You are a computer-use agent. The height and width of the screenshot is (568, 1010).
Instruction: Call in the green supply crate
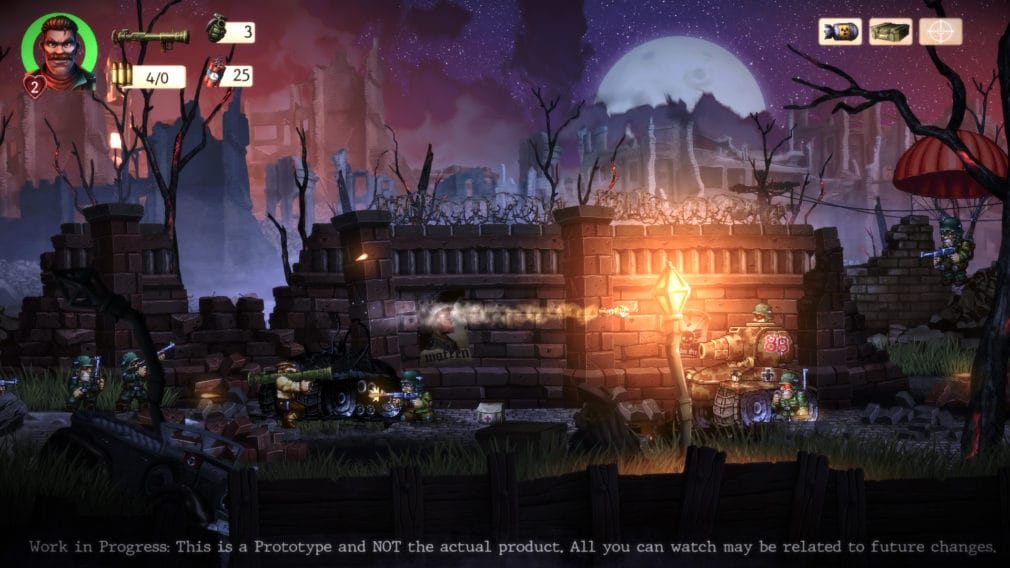[x=889, y=32]
